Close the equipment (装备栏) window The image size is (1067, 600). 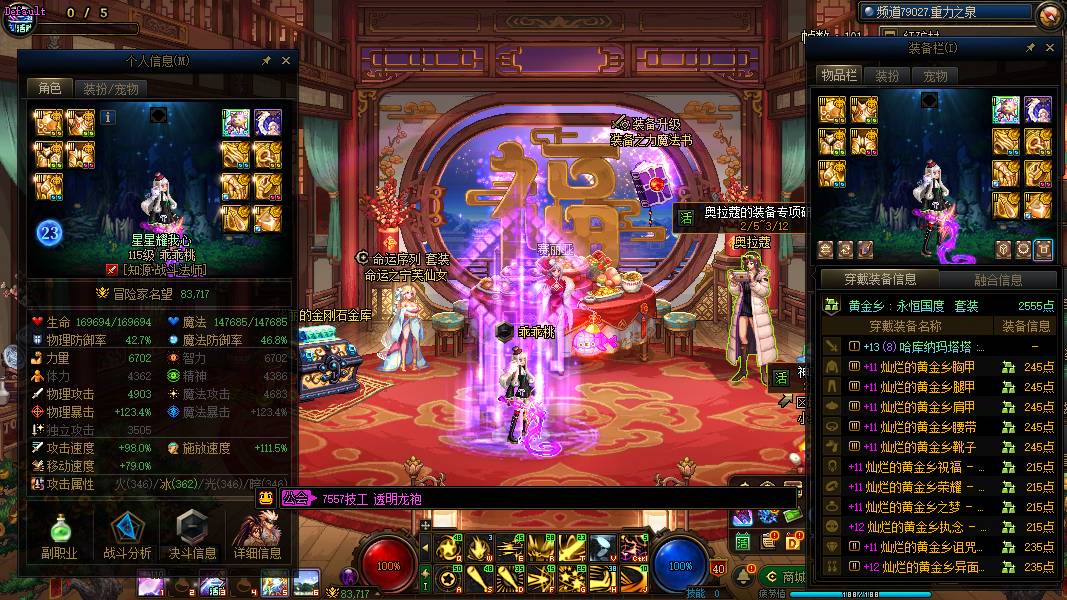click(x=1049, y=48)
